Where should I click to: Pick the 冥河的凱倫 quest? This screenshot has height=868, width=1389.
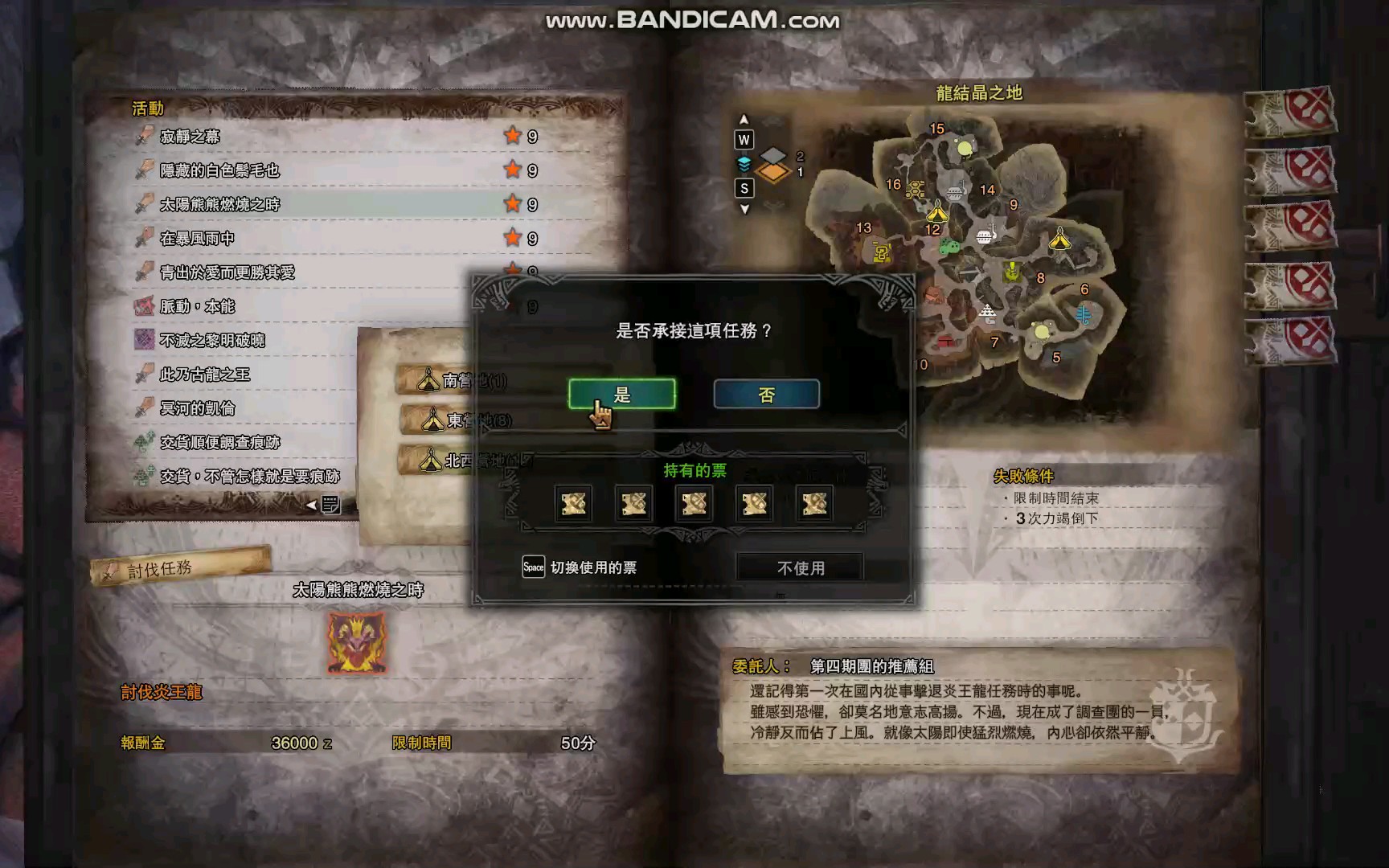[197, 408]
